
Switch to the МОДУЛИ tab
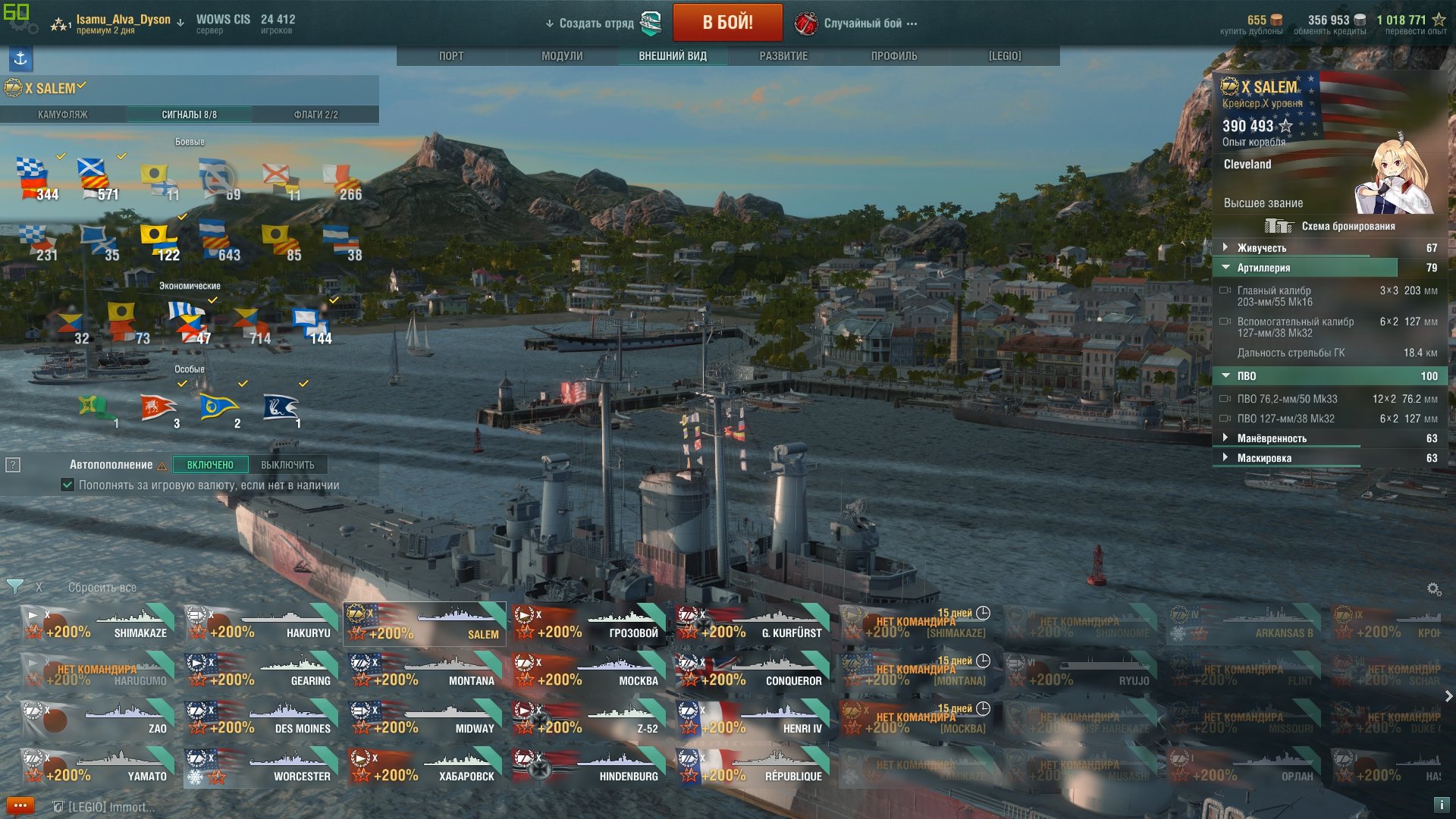click(x=562, y=56)
